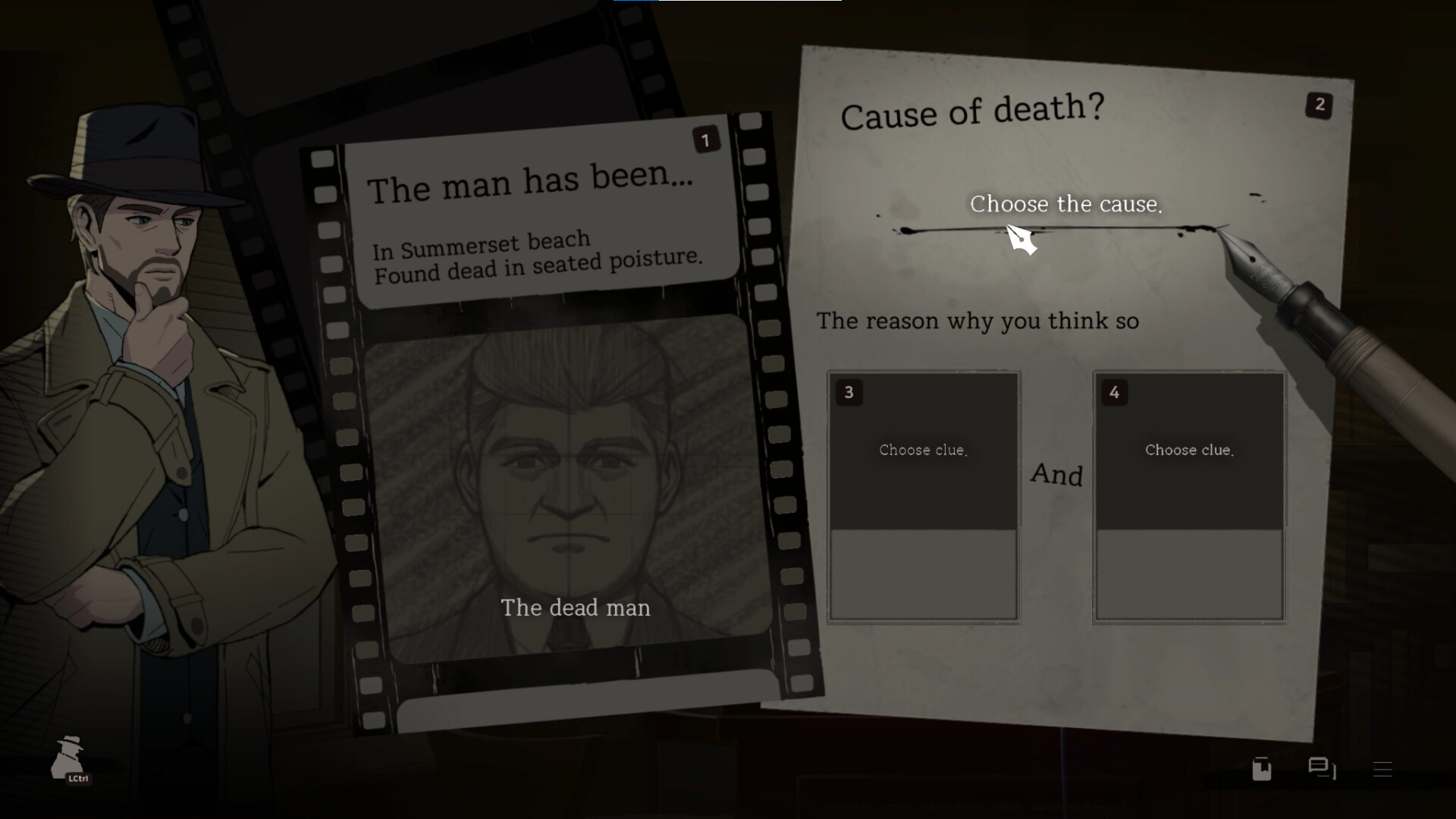
Task: Open the dialogue history icon at bottom right
Action: coord(1321,768)
